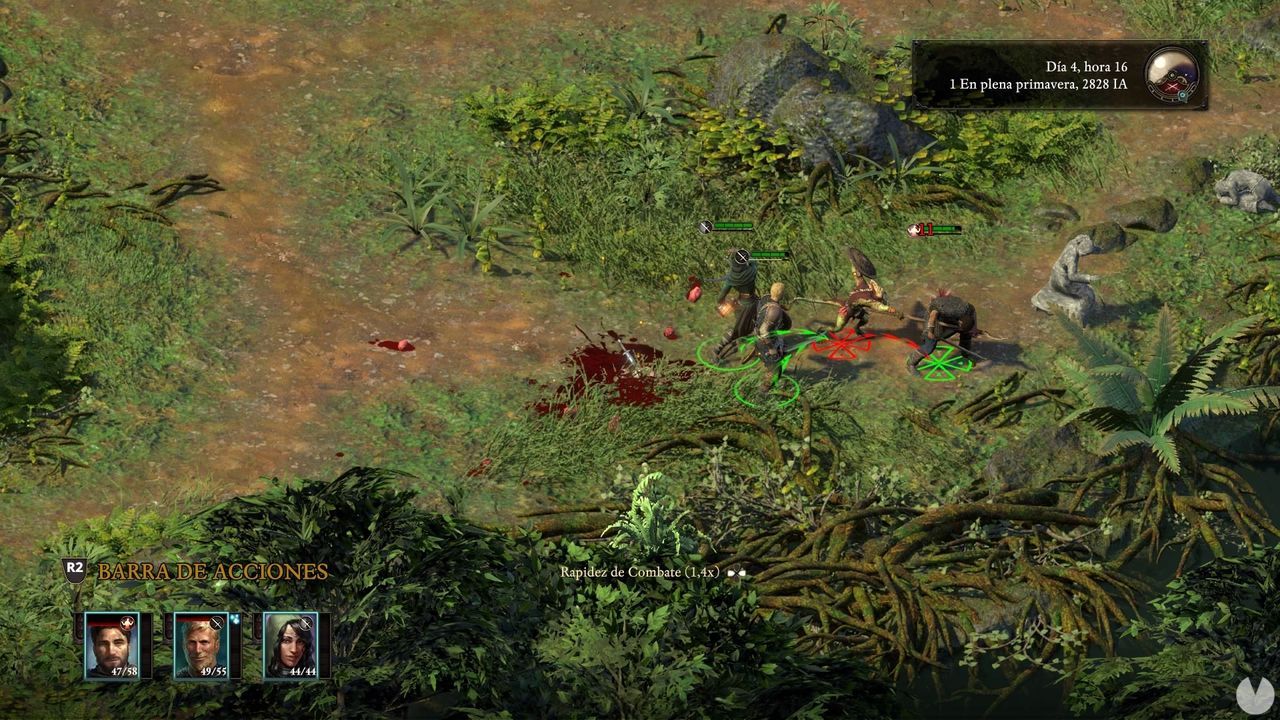This screenshot has height=720, width=1280.
Task: Click the red skull injury icon above the rightmost enemy
Action: (914, 228)
